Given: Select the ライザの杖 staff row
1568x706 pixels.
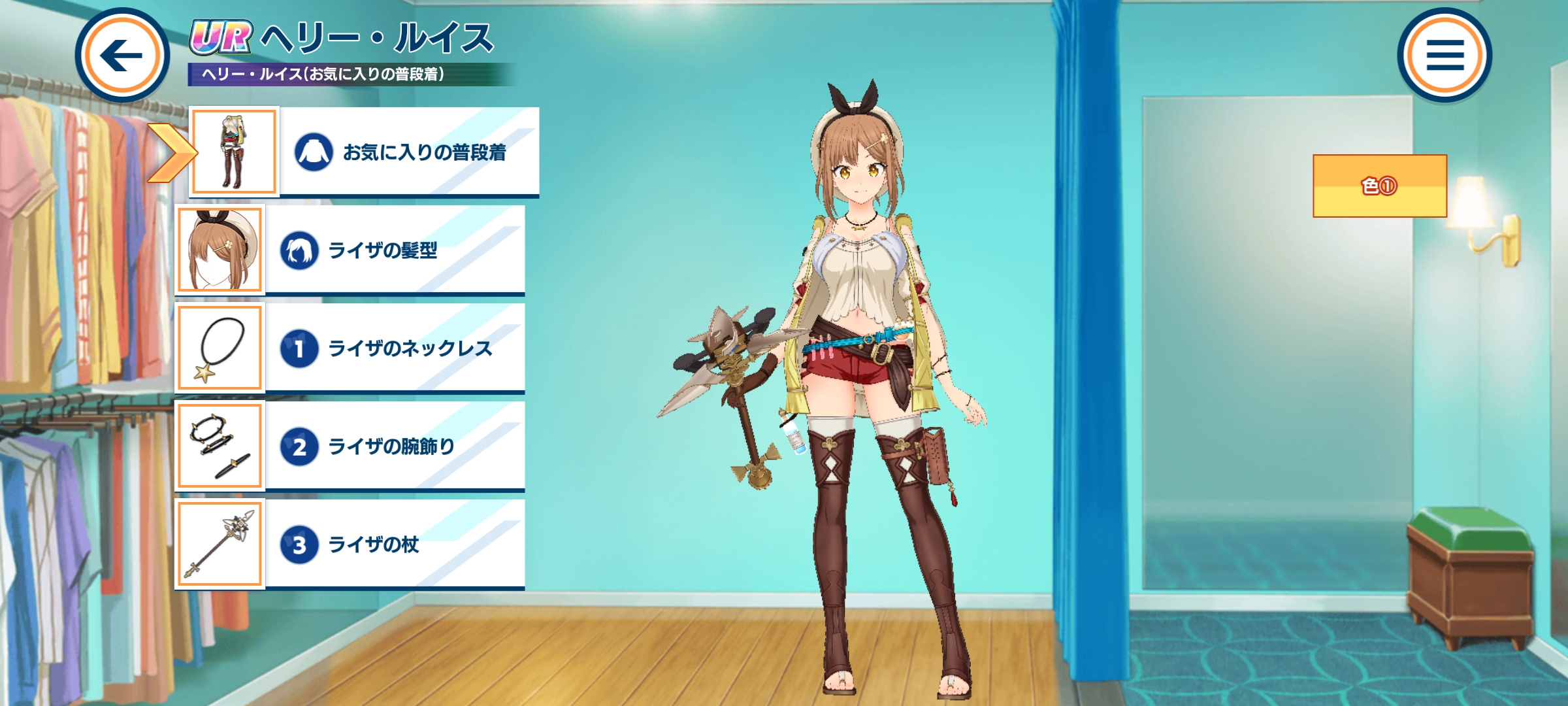Looking at the screenshot, I should pyautogui.click(x=395, y=544).
